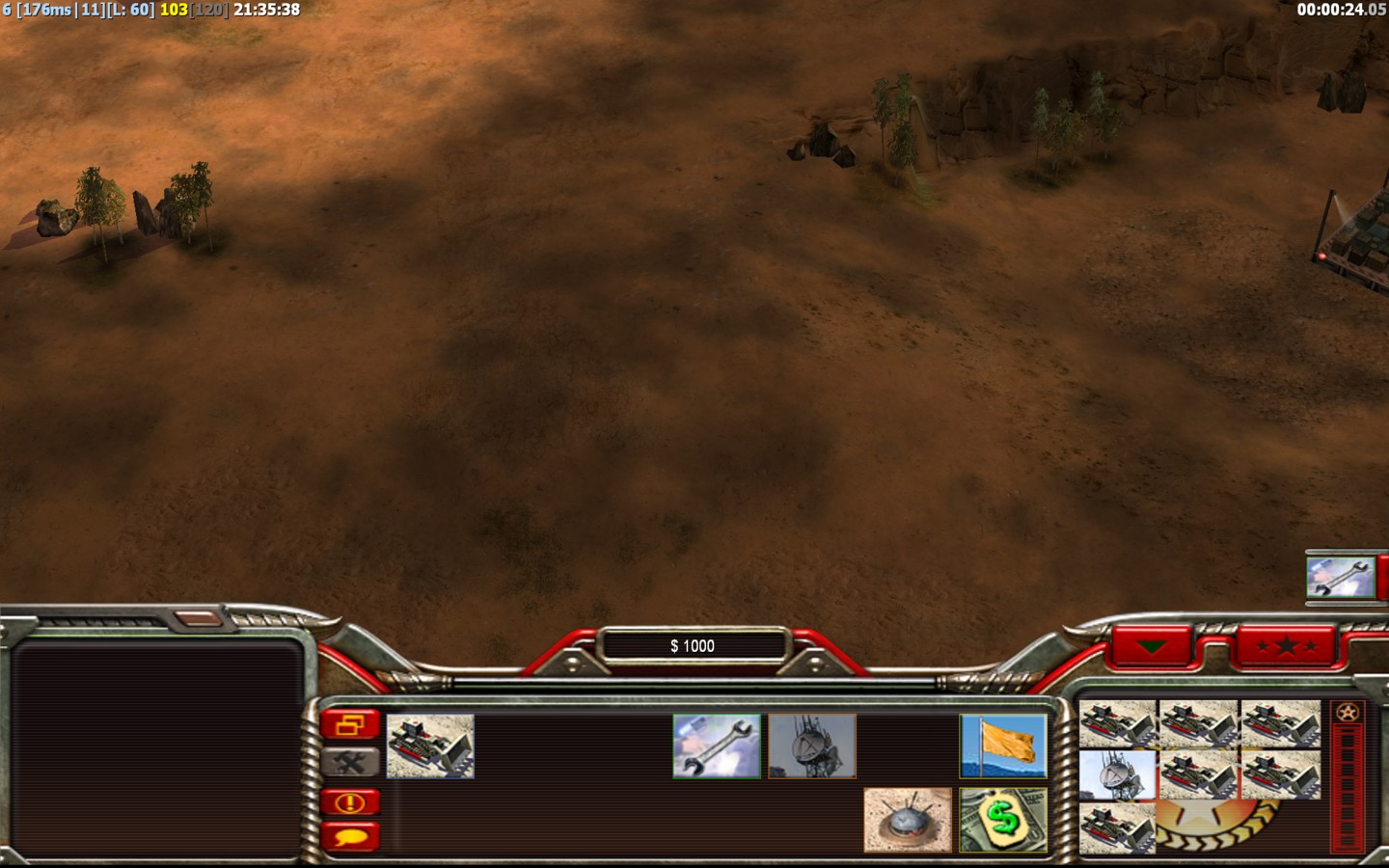Place a beacon with the exclamation button
The width and height of the screenshot is (1389, 868).
(350, 802)
